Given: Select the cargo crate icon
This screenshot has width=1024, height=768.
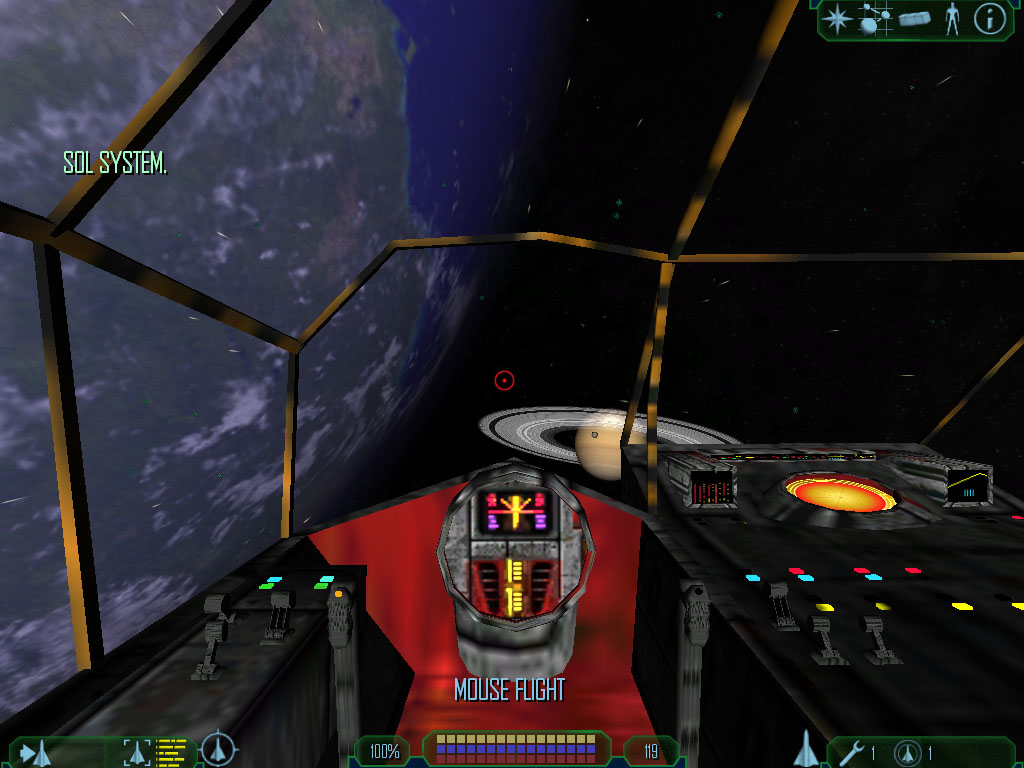Looking at the screenshot, I should [914, 19].
